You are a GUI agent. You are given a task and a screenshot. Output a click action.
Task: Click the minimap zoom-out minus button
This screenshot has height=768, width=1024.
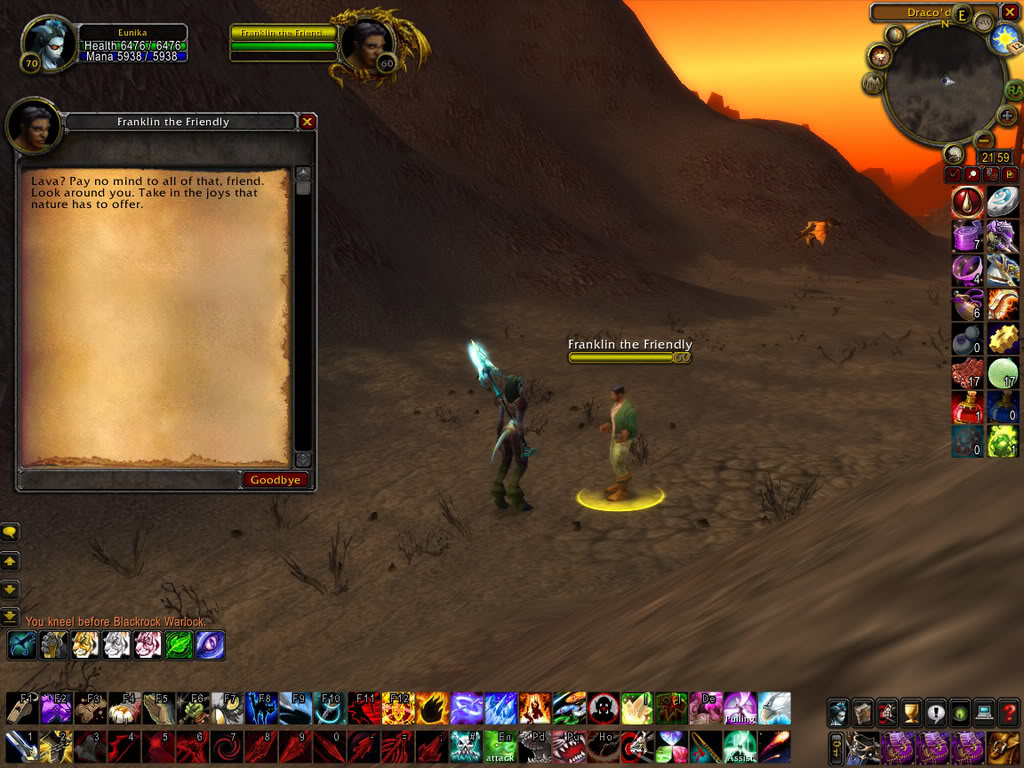(983, 140)
